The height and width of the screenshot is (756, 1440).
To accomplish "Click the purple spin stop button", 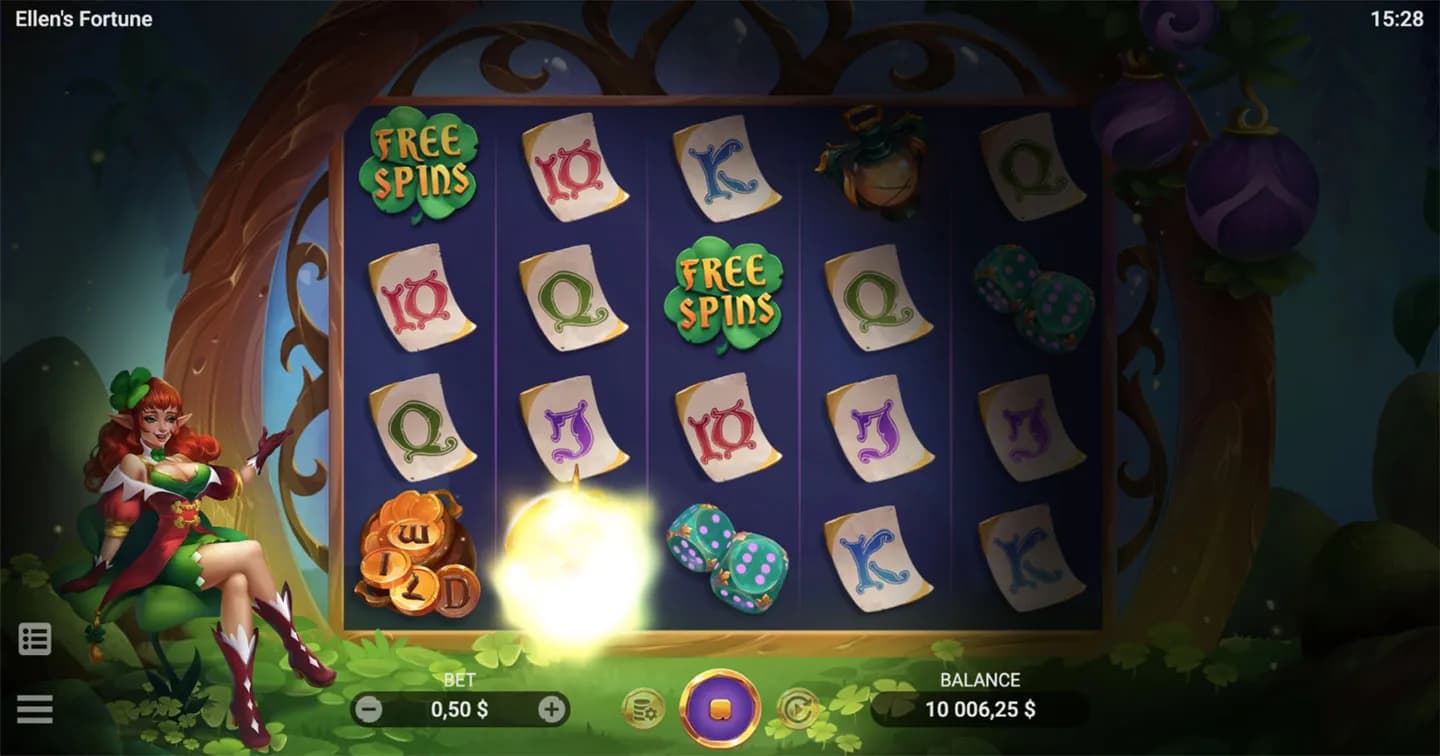I will [719, 709].
